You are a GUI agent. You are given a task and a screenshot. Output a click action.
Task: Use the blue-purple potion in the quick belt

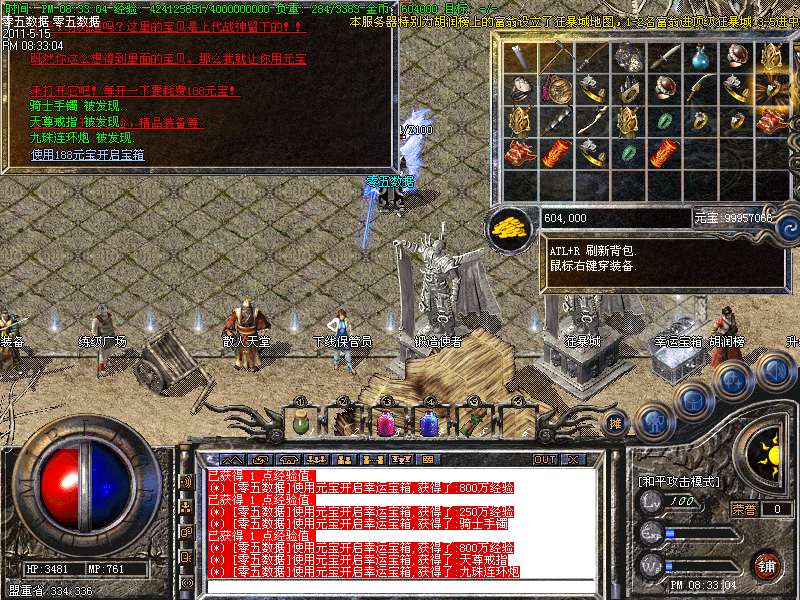tap(427, 422)
